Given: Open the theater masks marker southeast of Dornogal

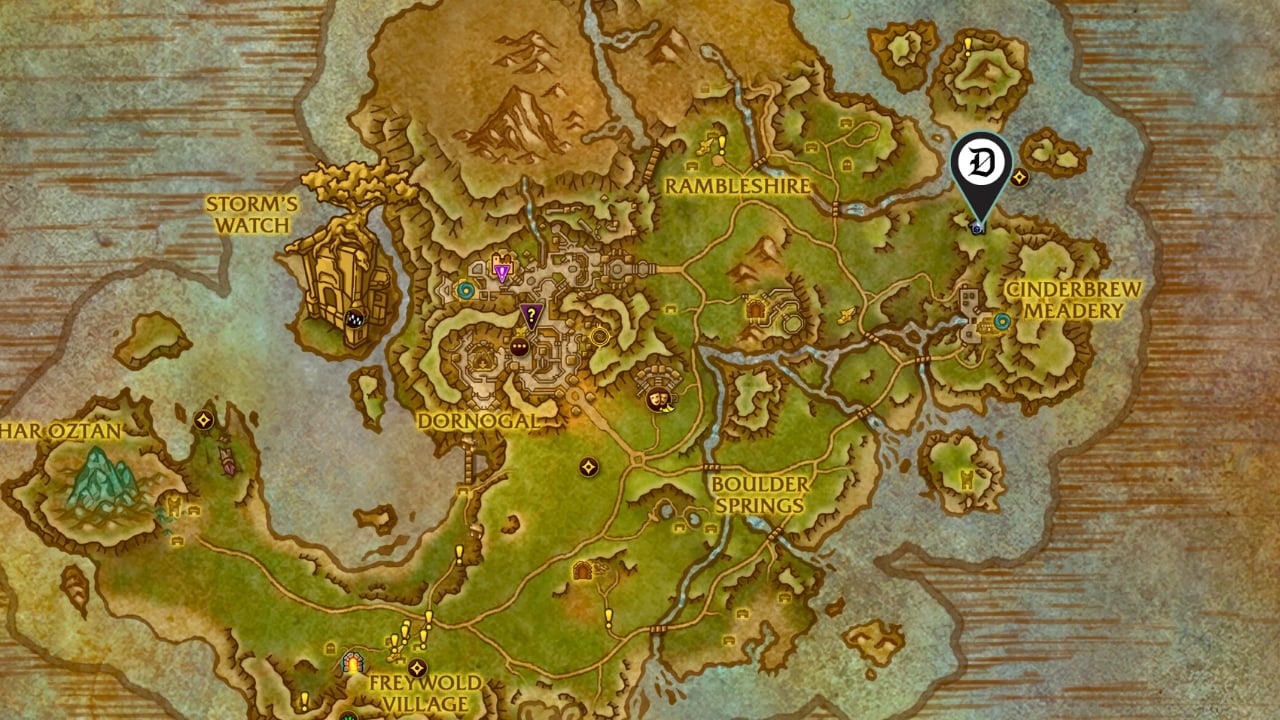Looking at the screenshot, I should coord(660,399).
